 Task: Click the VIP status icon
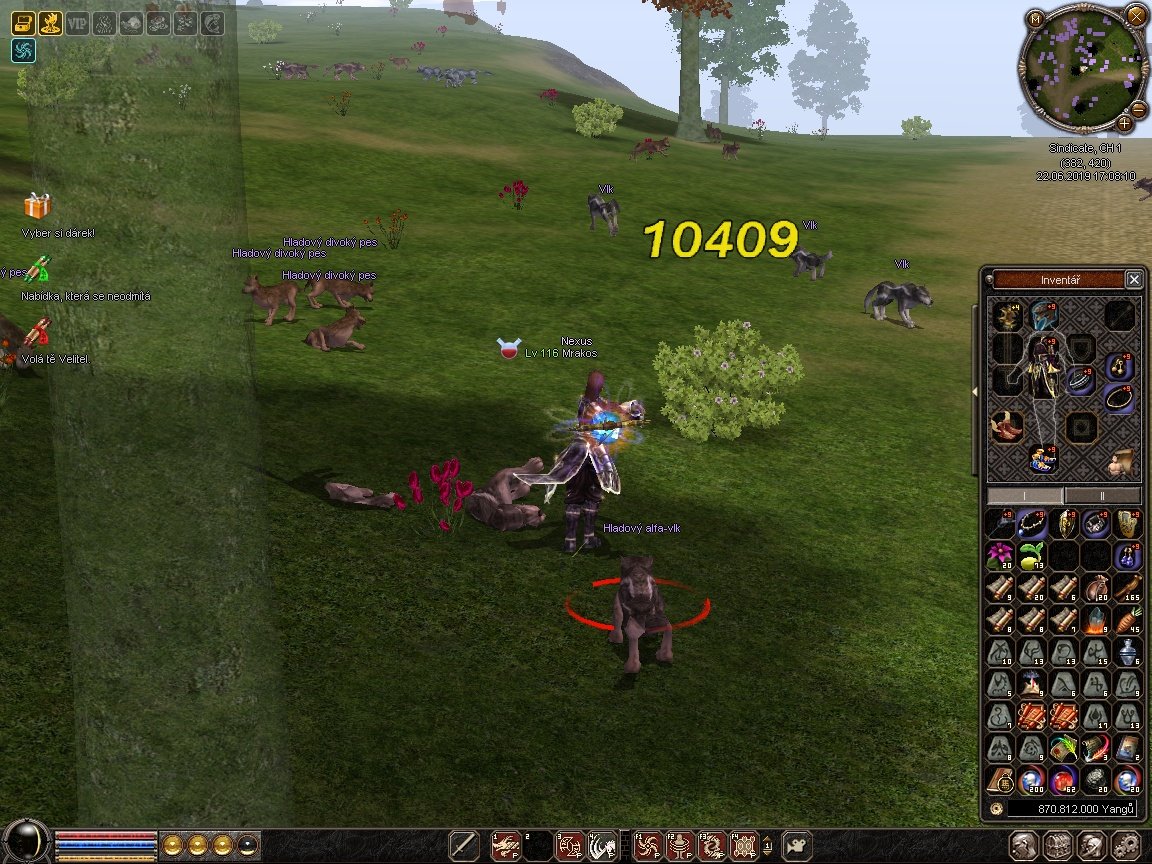tap(77, 22)
